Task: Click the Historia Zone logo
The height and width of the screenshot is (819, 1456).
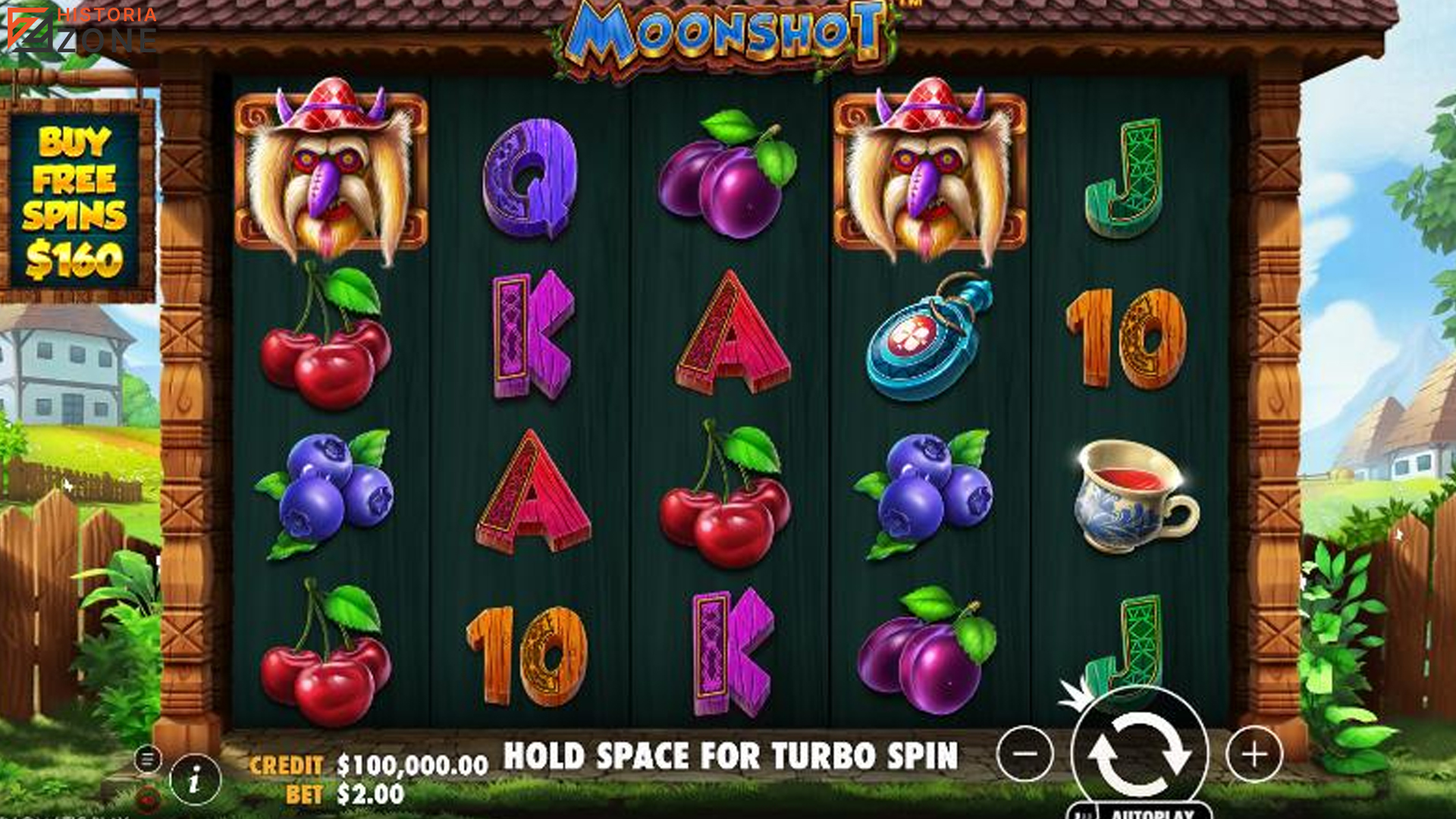Action: coord(82,30)
